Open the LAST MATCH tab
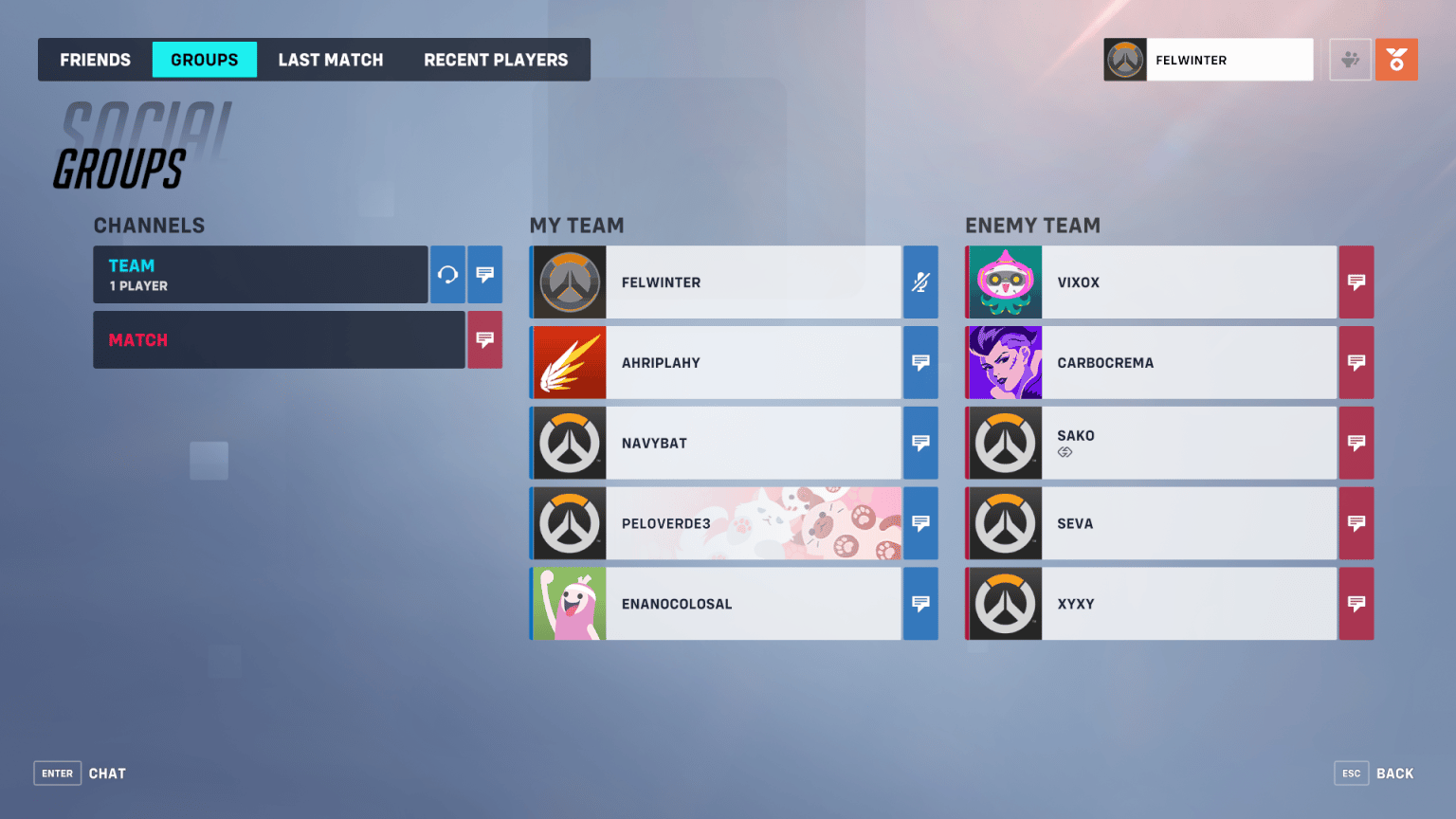This screenshot has height=819, width=1456. coord(331,59)
